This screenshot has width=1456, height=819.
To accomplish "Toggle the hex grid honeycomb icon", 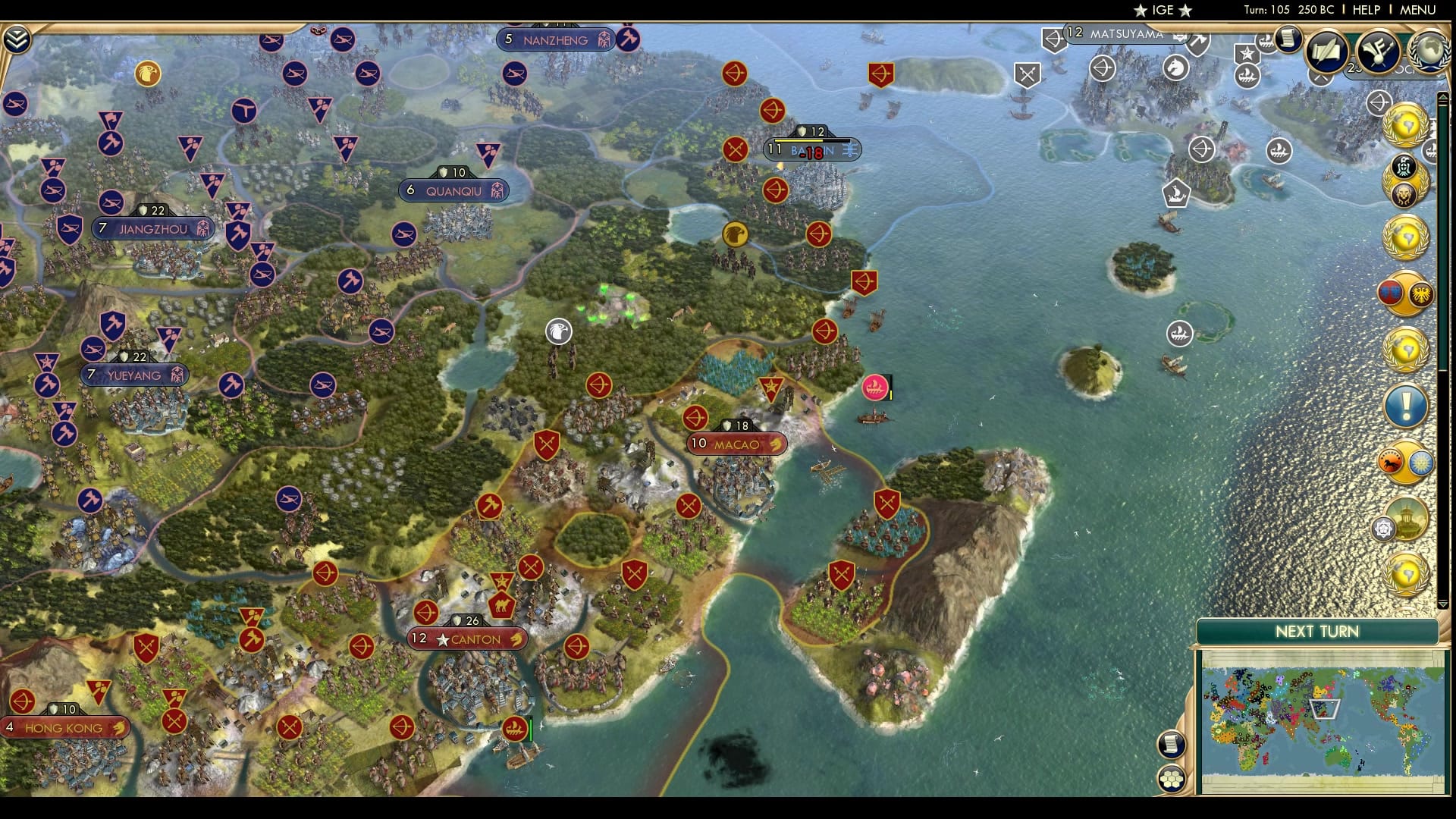I will [1172, 777].
